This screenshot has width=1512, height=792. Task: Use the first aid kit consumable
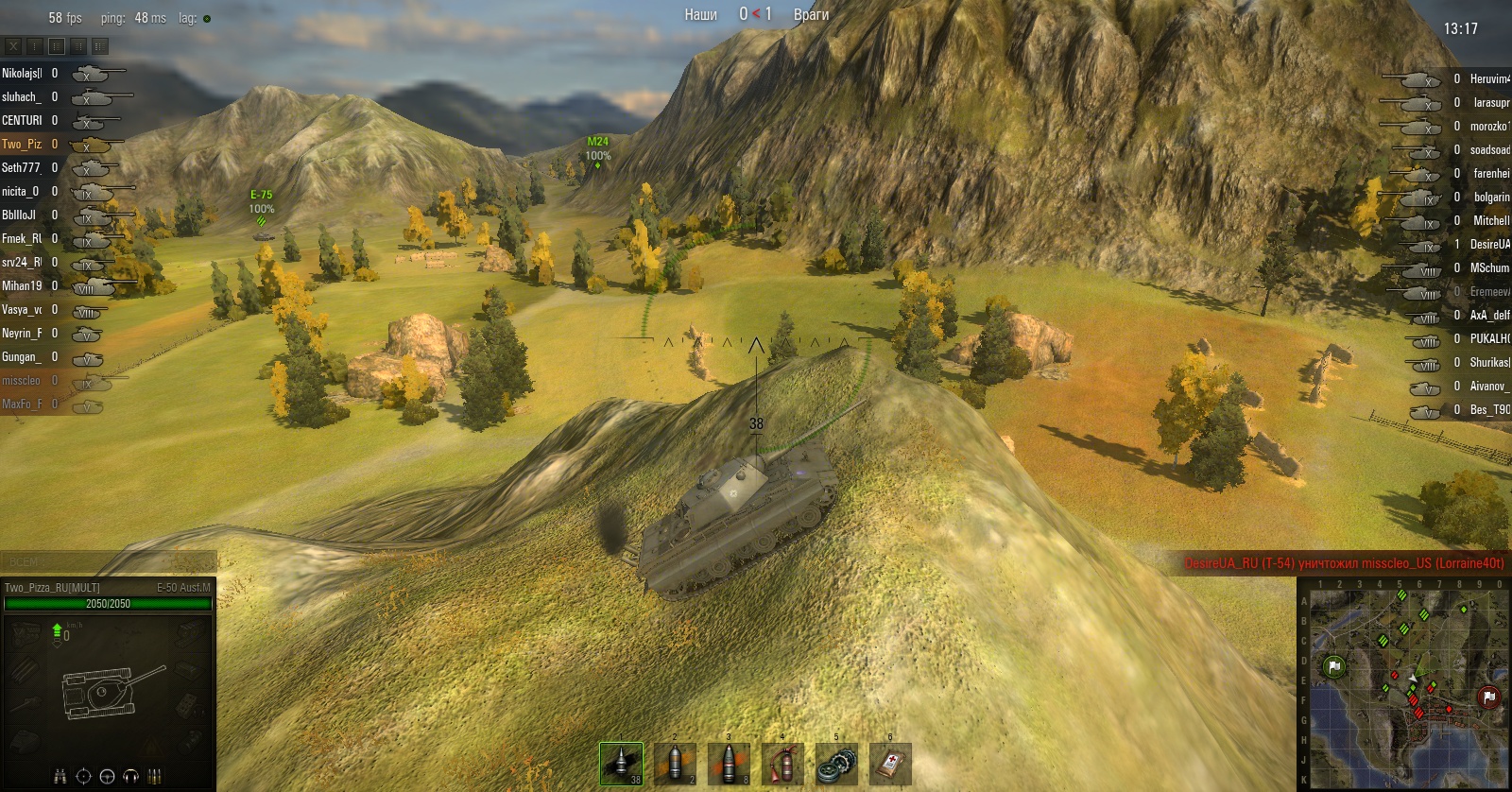tap(890, 764)
